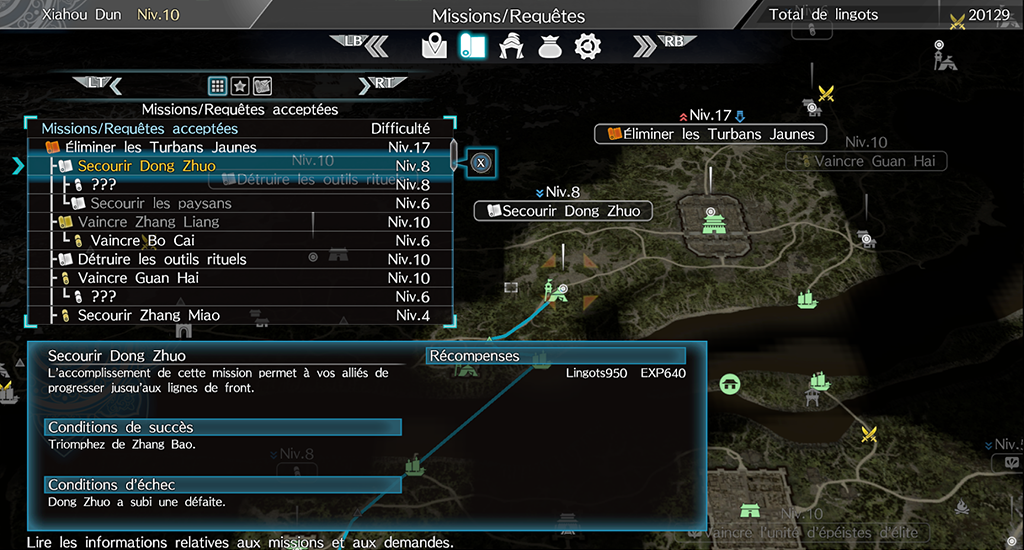Click the Éliminer les Turbans Jaunes map marker
Screen dimensions: 1024x550
pyautogui.click(x=710, y=134)
